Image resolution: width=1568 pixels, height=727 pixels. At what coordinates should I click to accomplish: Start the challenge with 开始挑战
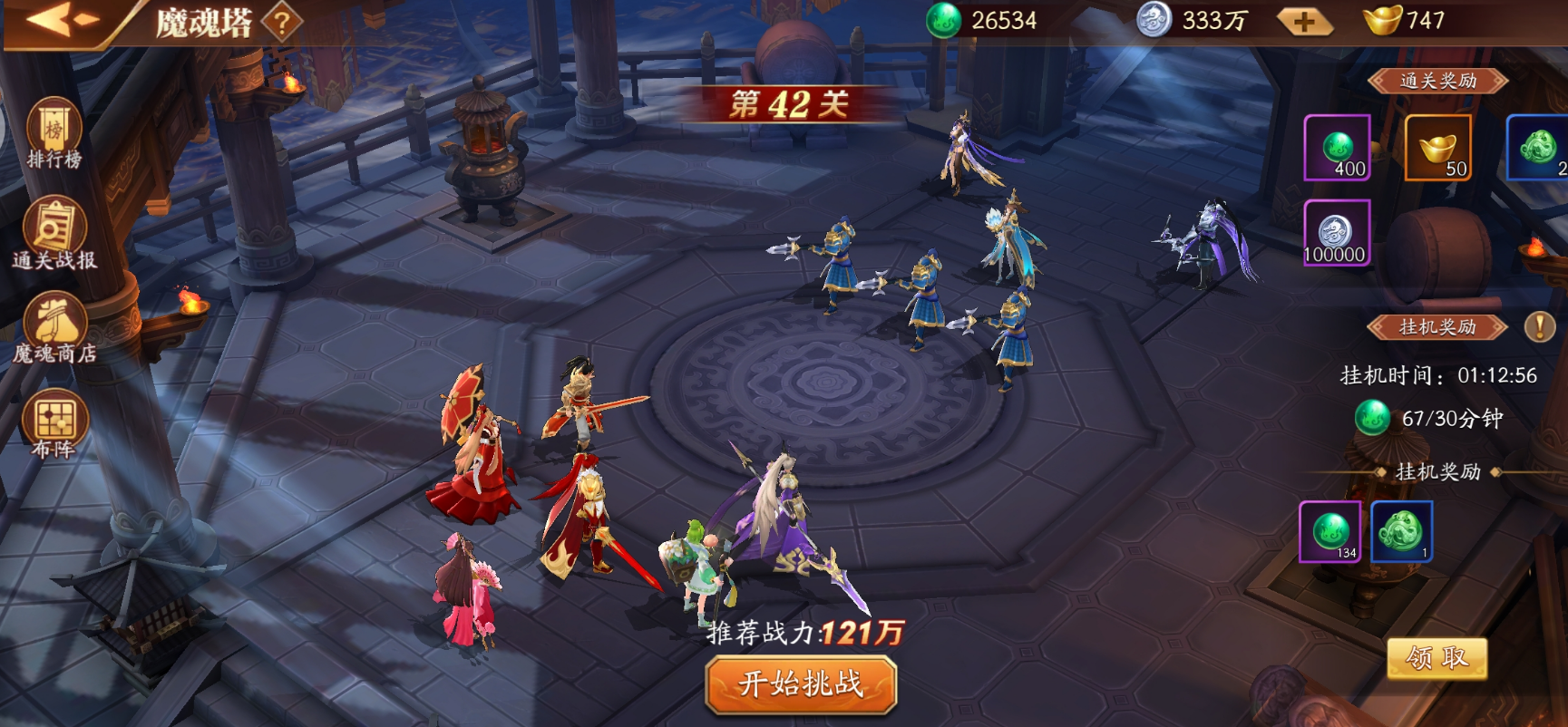pyautogui.click(x=801, y=683)
